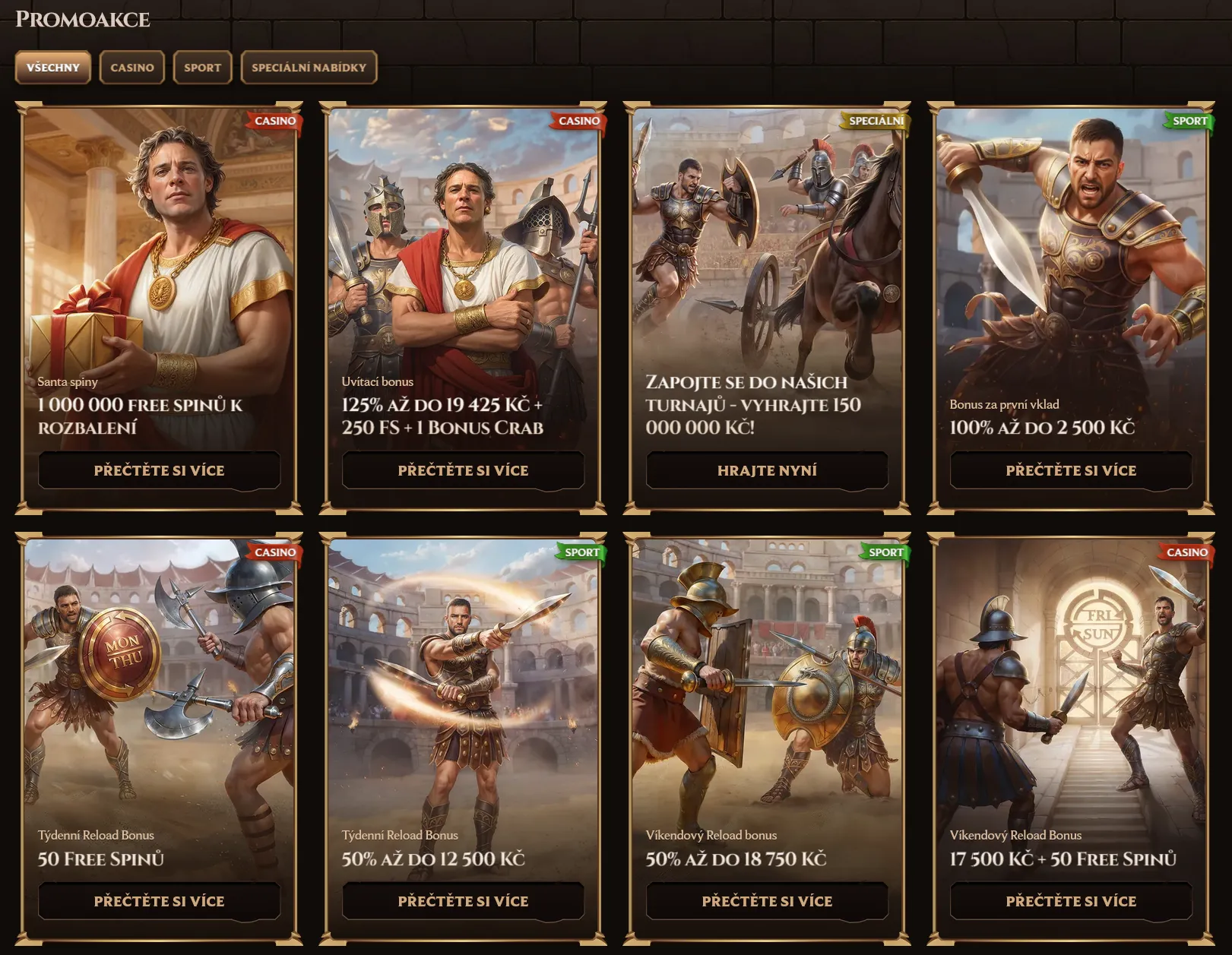Switch to the Casino promotions tab
The width and height of the screenshot is (1232, 955).
point(132,68)
